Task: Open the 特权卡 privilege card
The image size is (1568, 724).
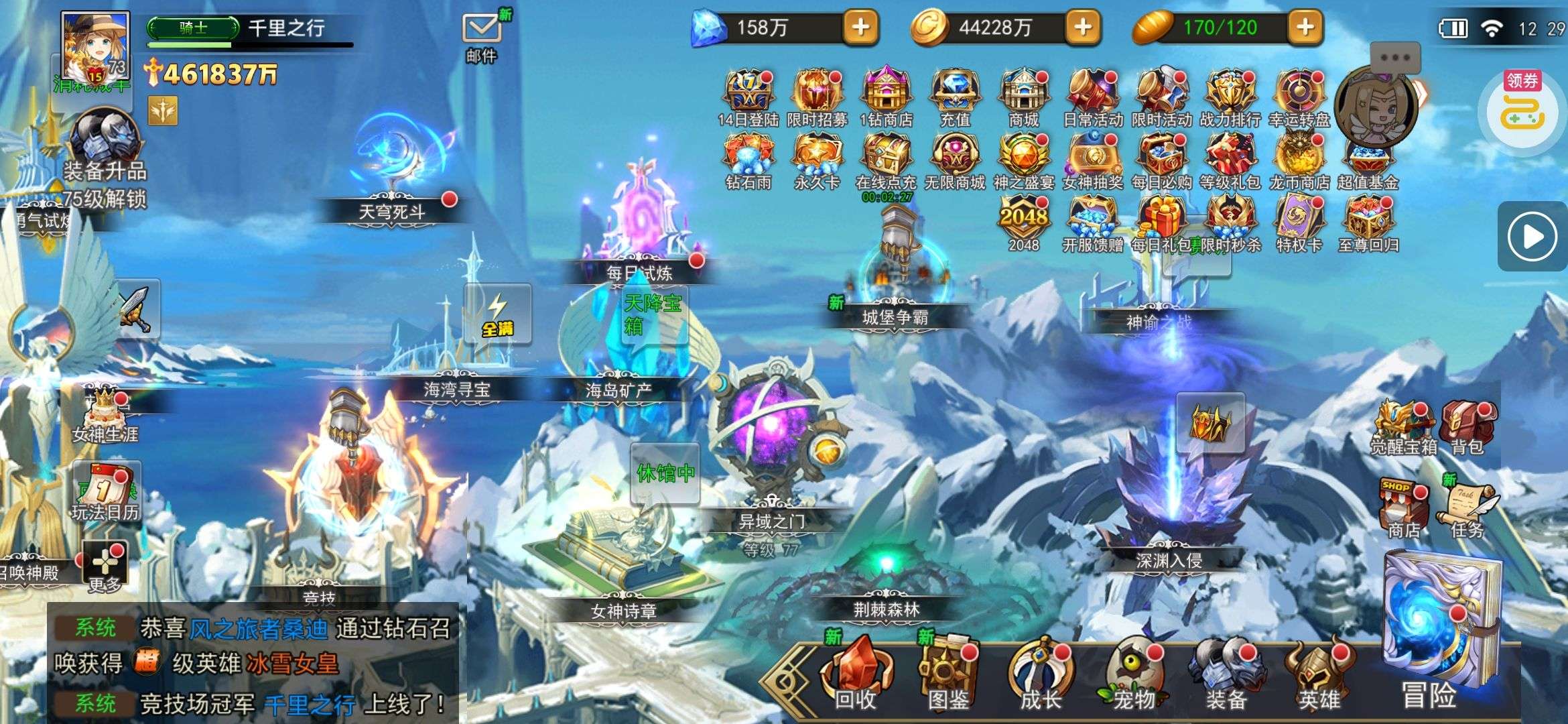Action: pos(1299,223)
